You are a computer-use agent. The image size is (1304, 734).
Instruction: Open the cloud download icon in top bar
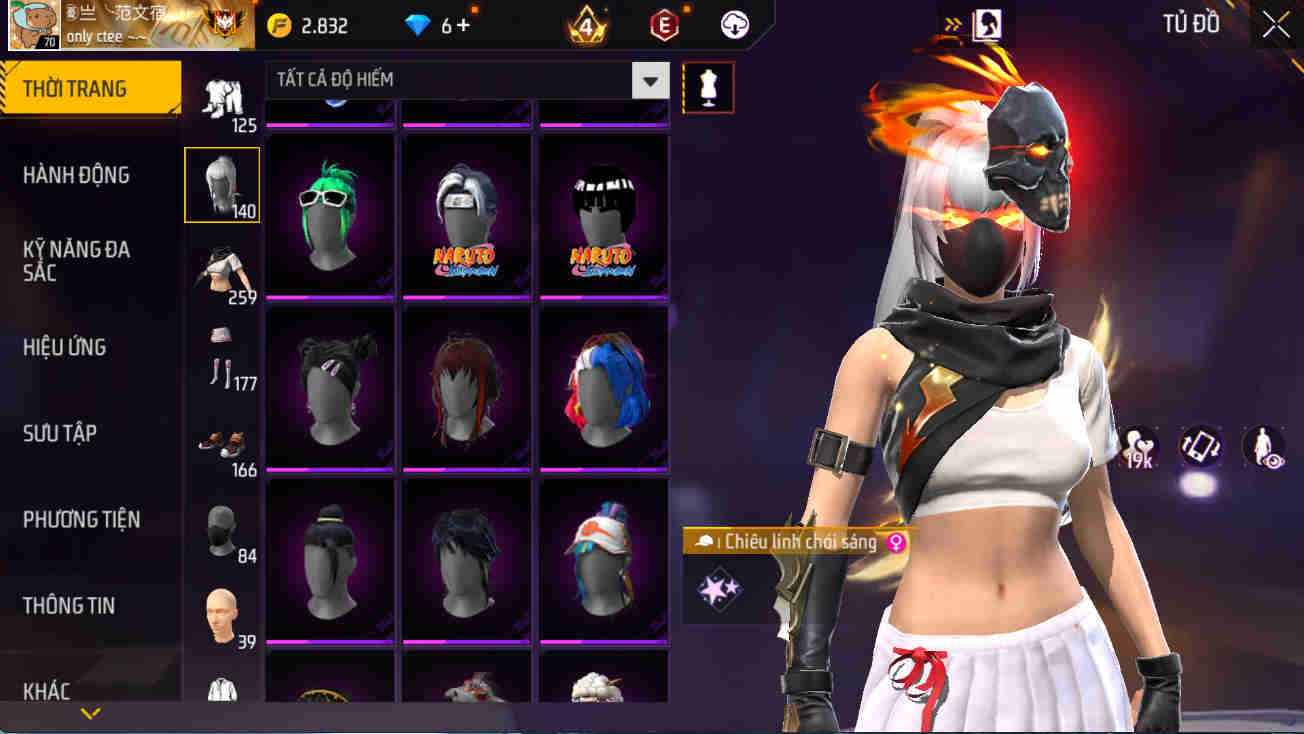click(x=735, y=25)
